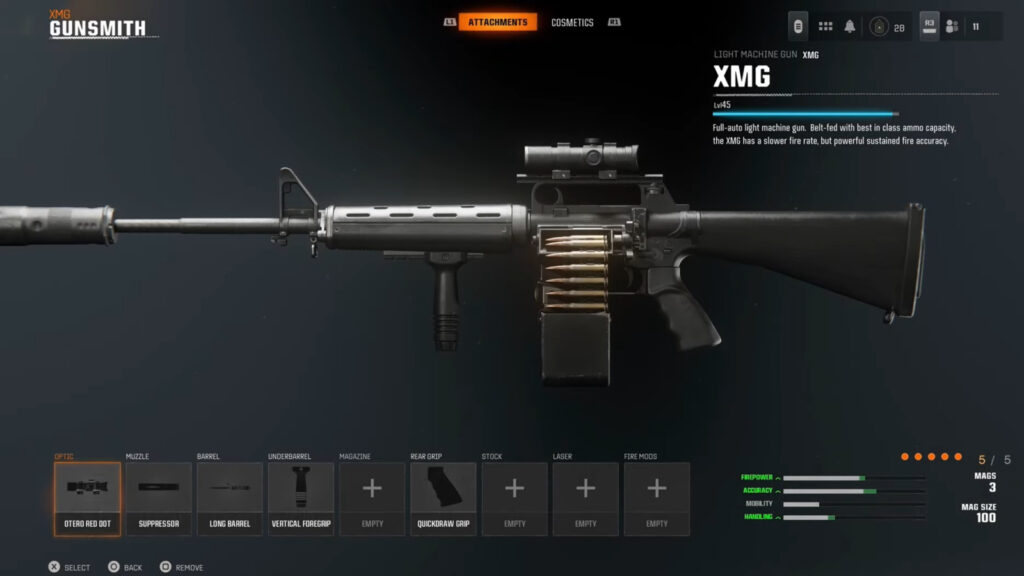Select the Attachments tab
Image resolution: width=1024 pixels, height=576 pixels.
click(x=497, y=22)
